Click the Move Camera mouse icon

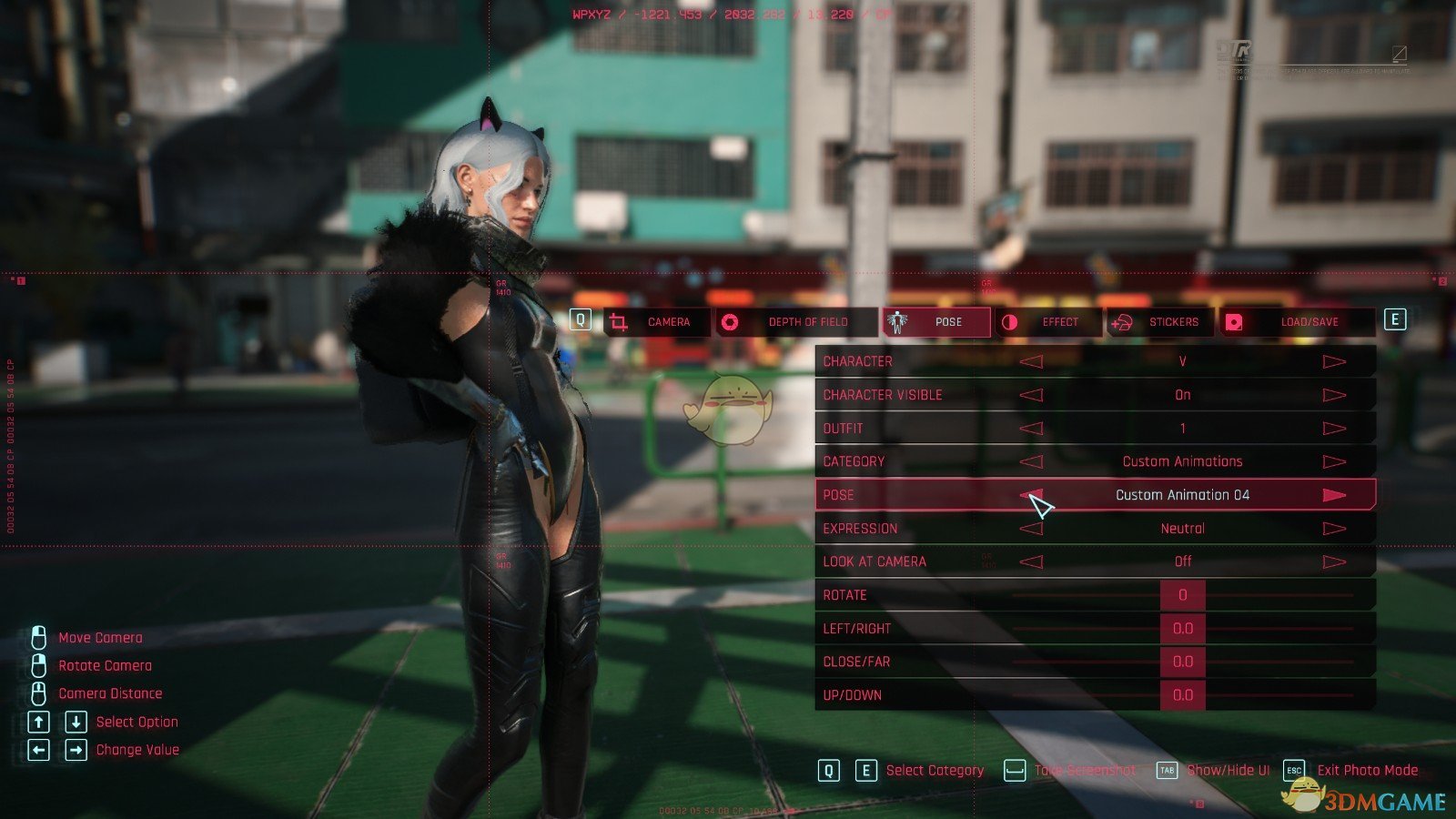coord(37,637)
